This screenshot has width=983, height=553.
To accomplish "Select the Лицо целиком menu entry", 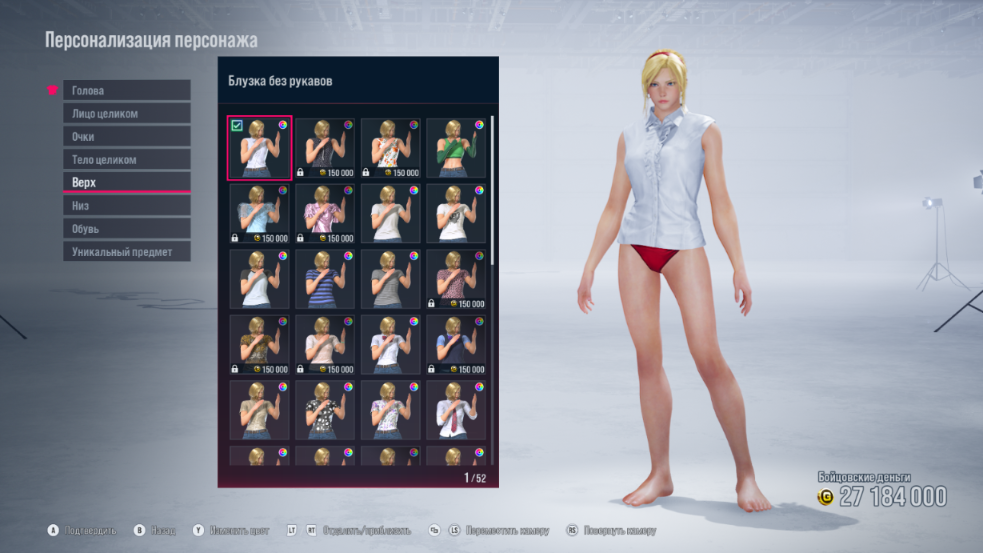I will point(126,113).
